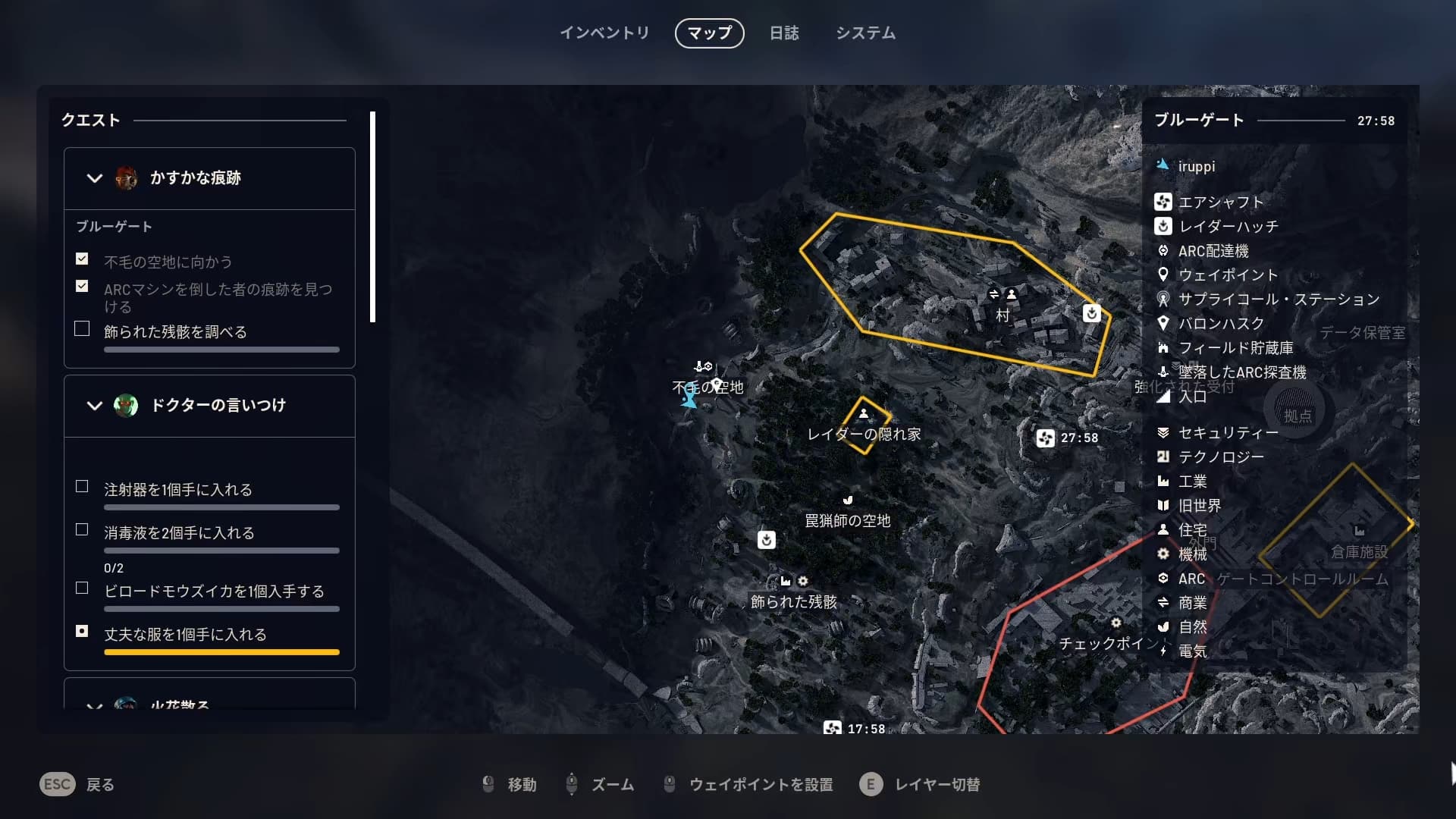Open the 日誌 tab
The width and height of the screenshot is (1456, 819).
click(784, 33)
